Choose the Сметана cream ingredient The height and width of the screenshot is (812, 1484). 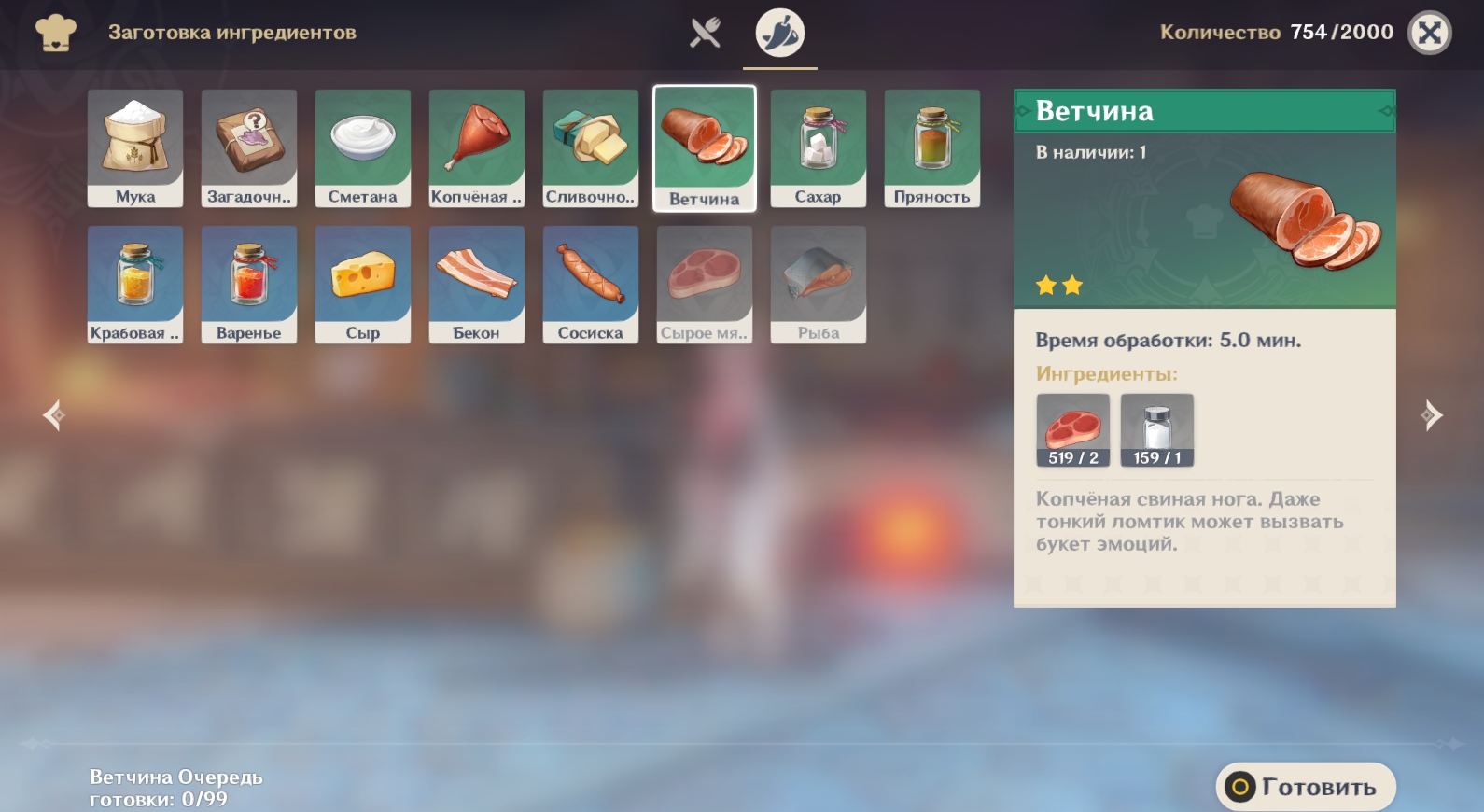363,147
